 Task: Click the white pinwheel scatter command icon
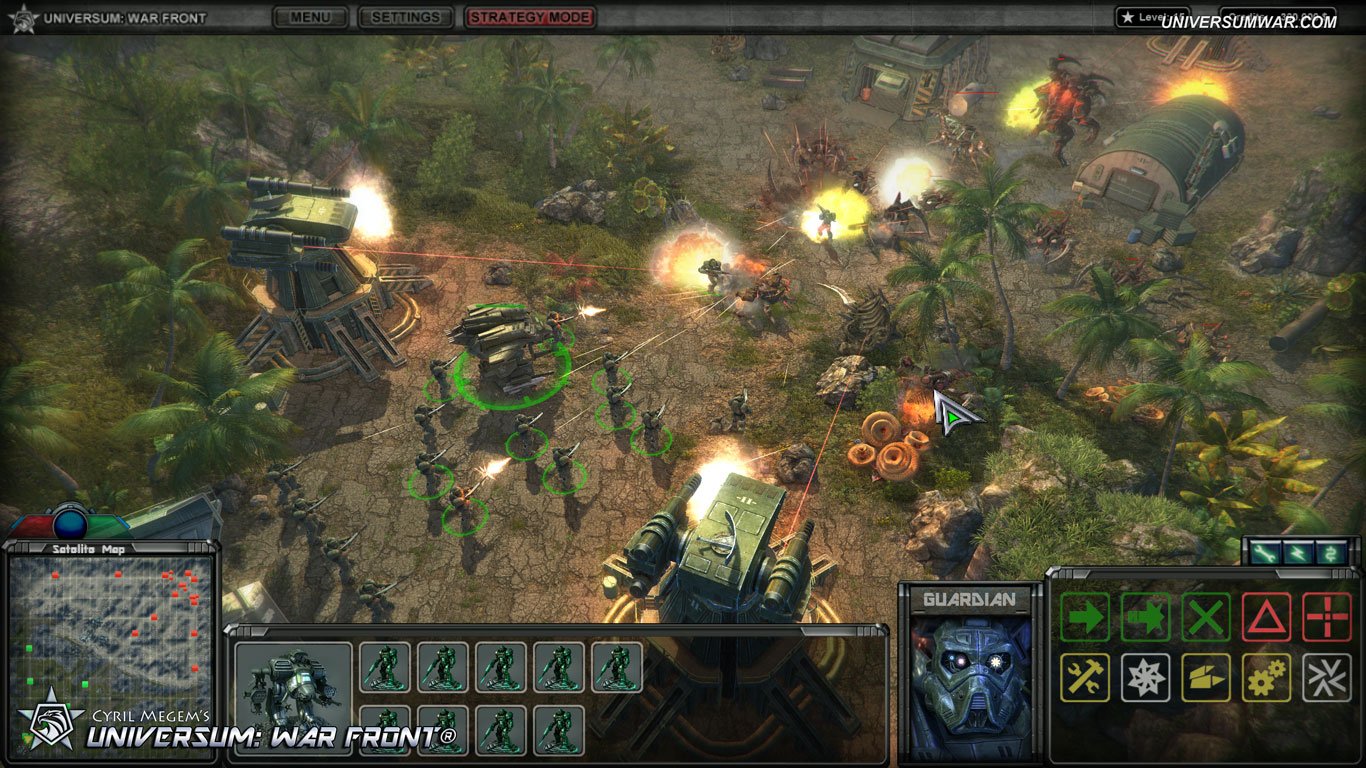[x=1328, y=677]
